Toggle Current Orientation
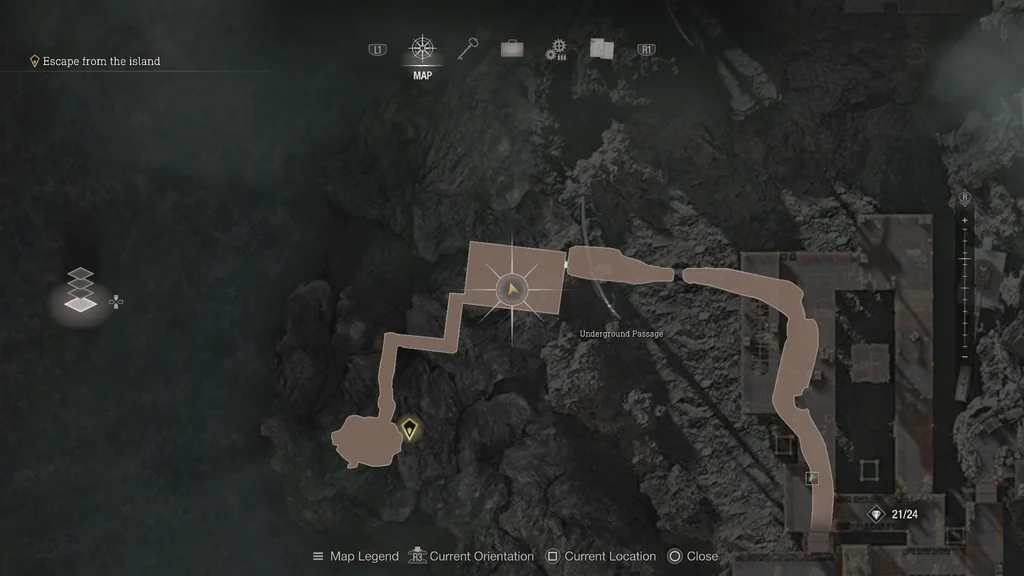Screen dimensions: 1024x576 click(470, 556)
